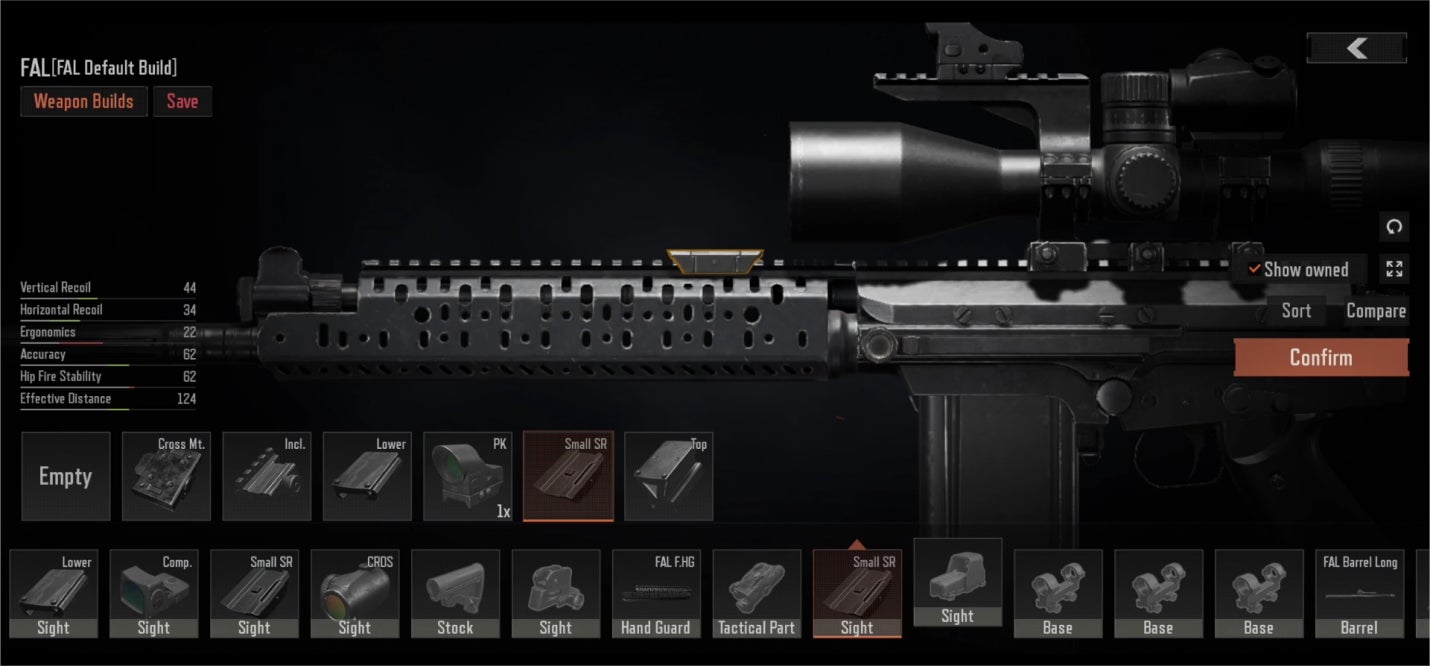Open the Sort options
Image resolution: width=1430 pixels, height=666 pixels.
pyautogui.click(x=1296, y=311)
